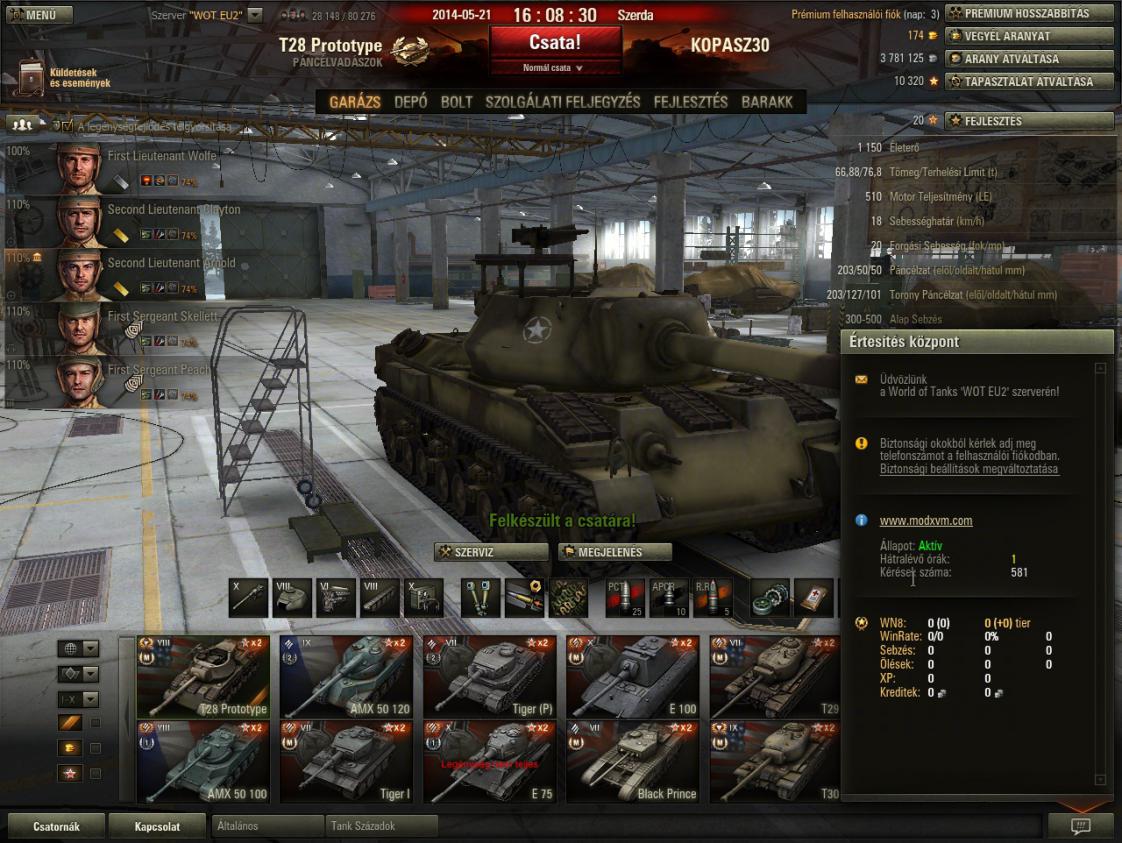Start the battle with the Csata! button
The image size is (1122, 843).
[555, 43]
